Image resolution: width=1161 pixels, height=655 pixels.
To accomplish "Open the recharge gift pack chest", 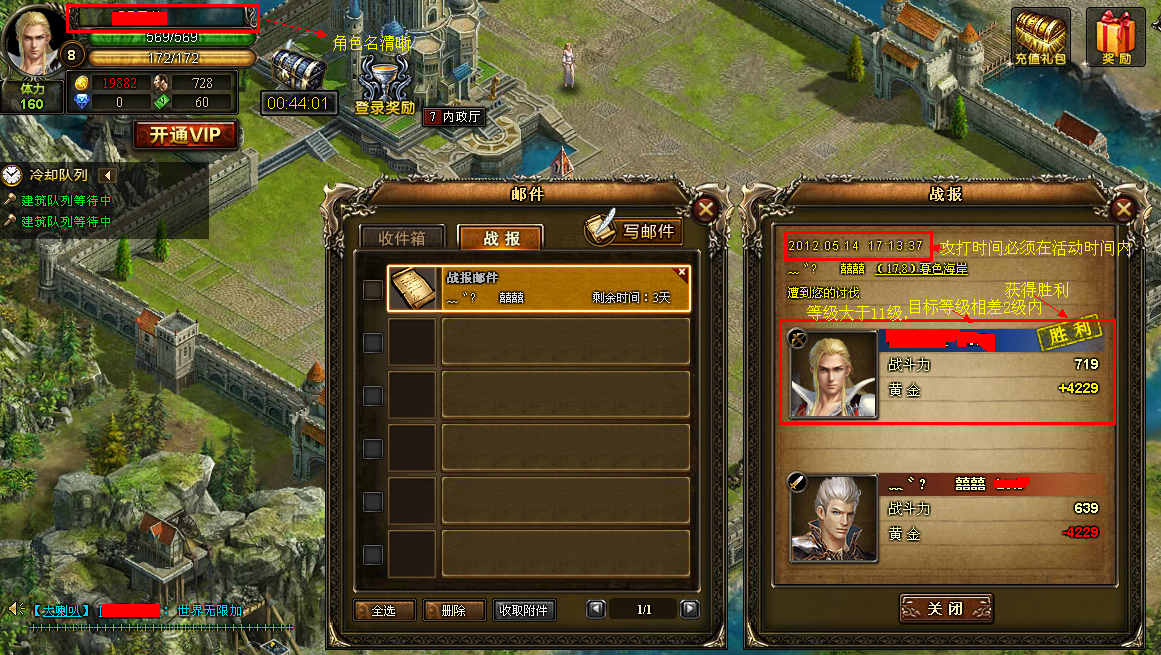I will click(1040, 38).
